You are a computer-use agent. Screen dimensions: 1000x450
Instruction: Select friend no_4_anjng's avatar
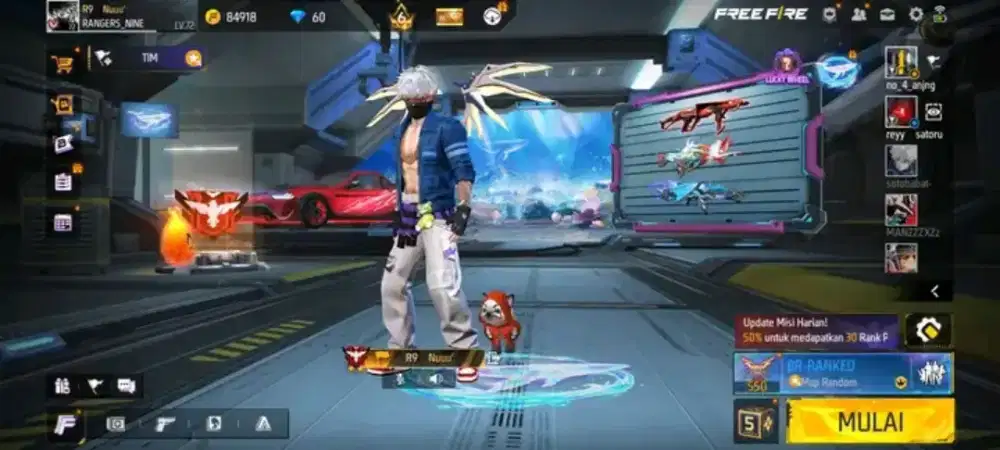click(x=901, y=62)
